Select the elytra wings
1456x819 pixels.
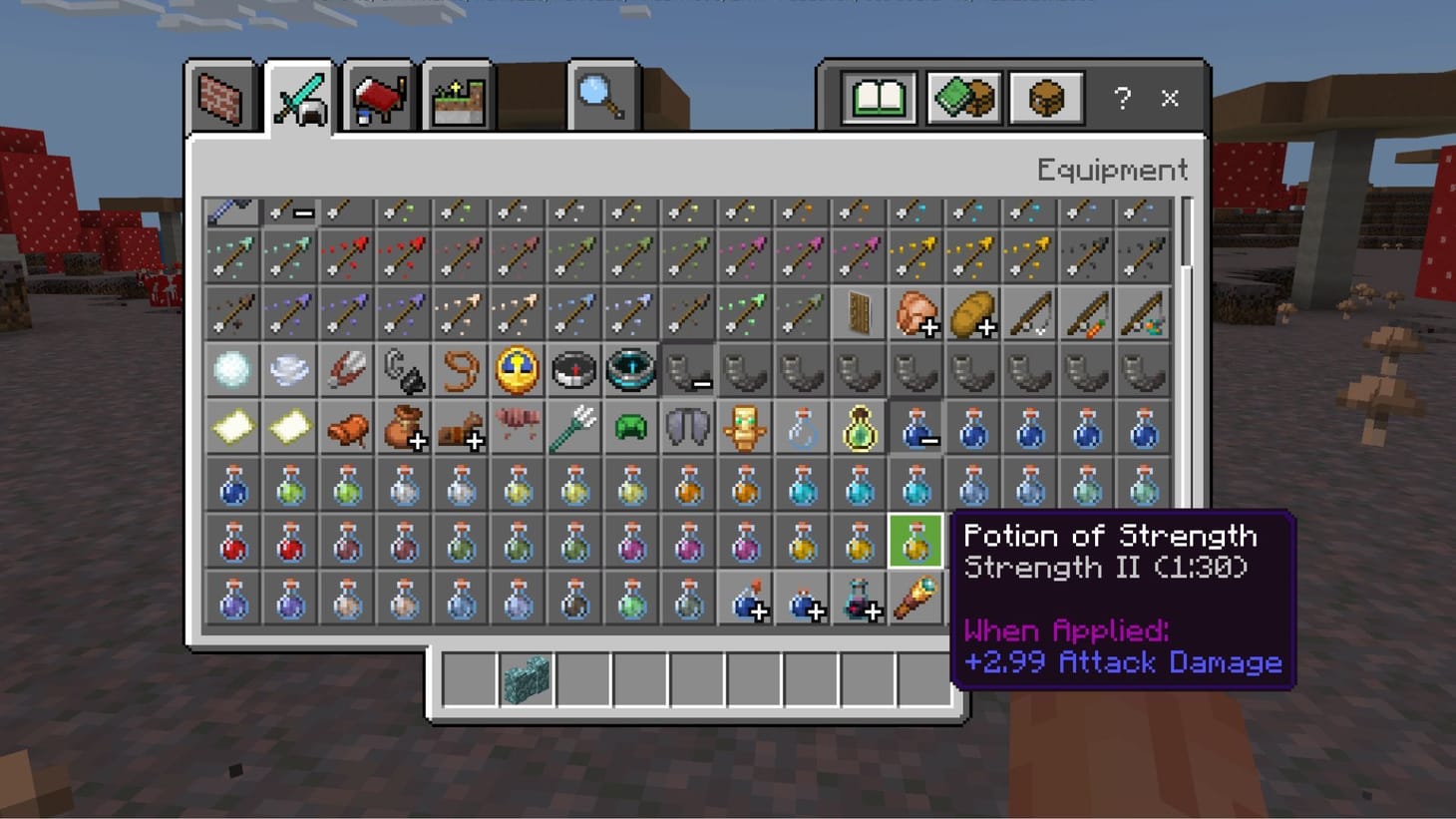point(688,427)
